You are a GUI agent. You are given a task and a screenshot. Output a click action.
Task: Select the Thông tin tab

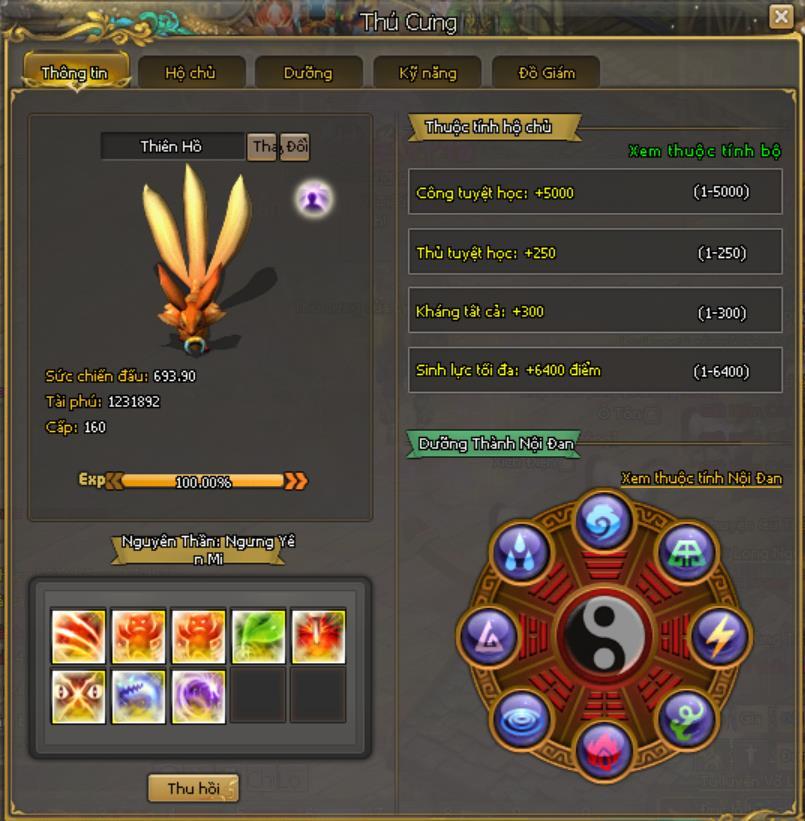coord(75,72)
